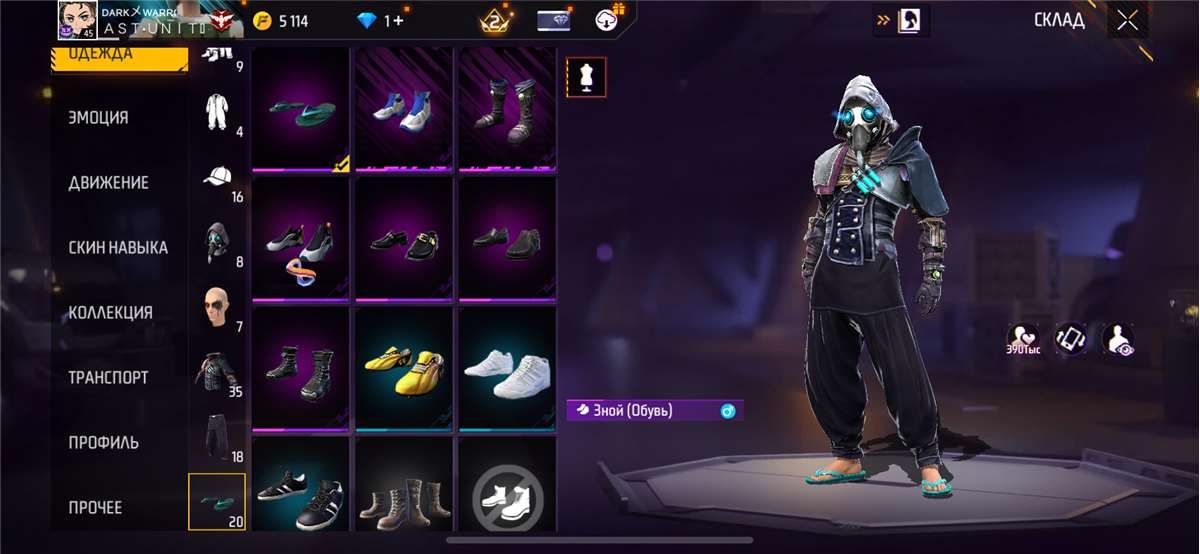
Task: Choose the white cap subcategory
Action: pyautogui.click(x=217, y=178)
